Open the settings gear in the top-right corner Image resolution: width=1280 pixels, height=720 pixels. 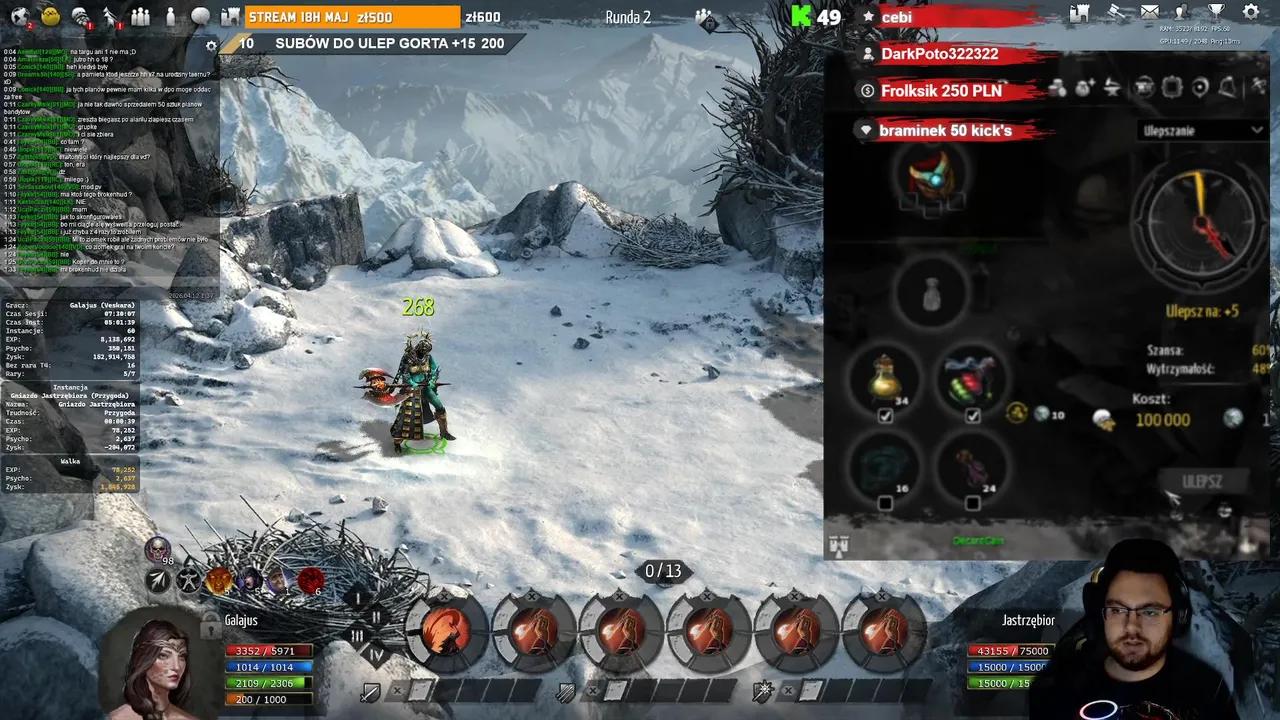point(1250,13)
